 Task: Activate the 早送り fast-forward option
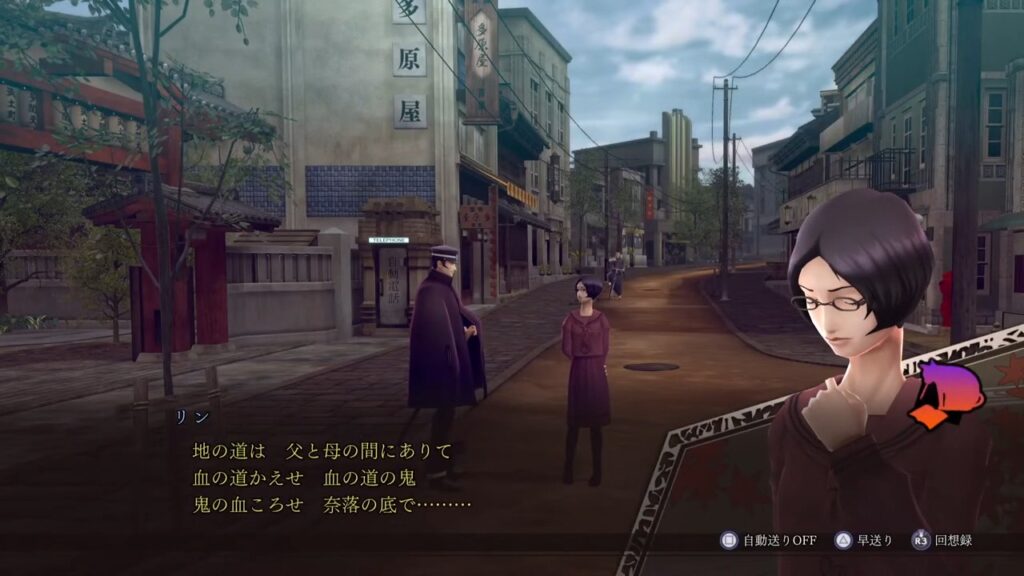point(865,540)
